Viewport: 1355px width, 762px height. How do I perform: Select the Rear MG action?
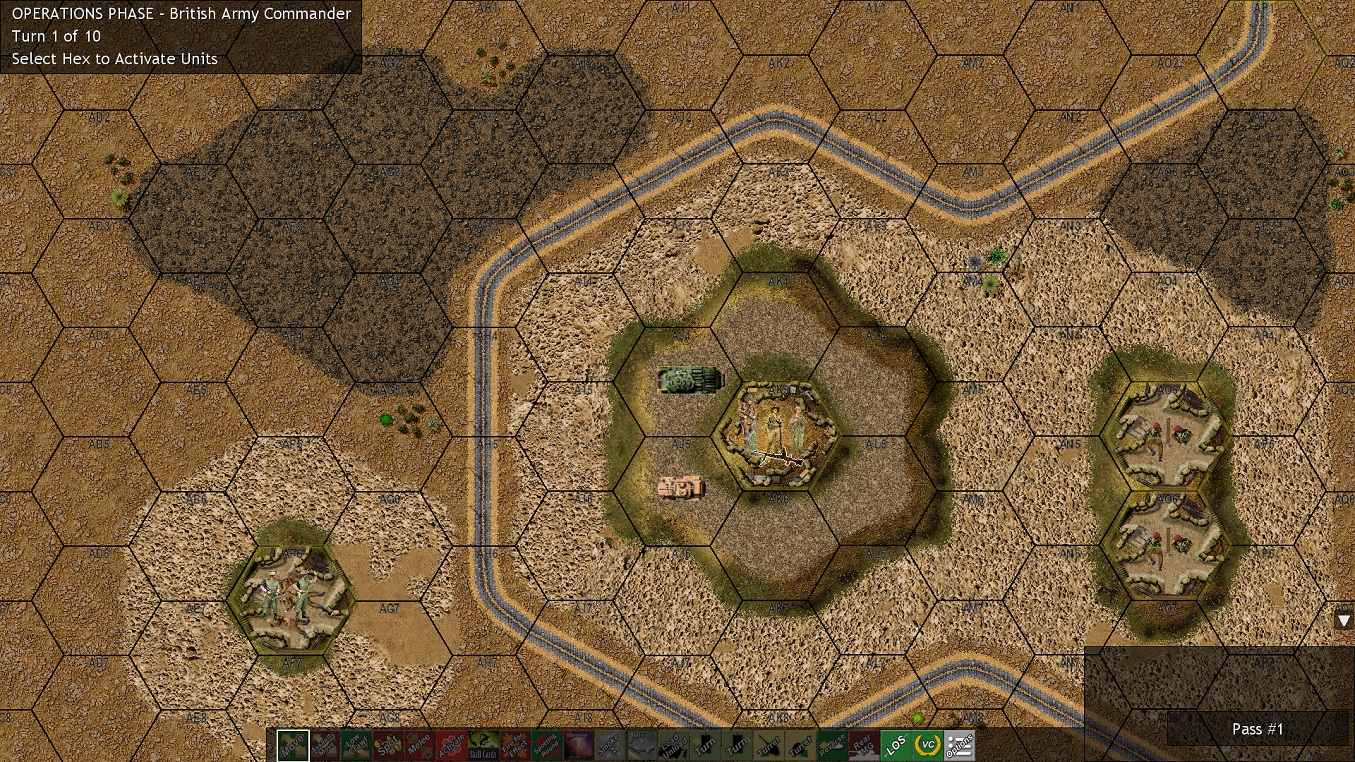pos(864,745)
